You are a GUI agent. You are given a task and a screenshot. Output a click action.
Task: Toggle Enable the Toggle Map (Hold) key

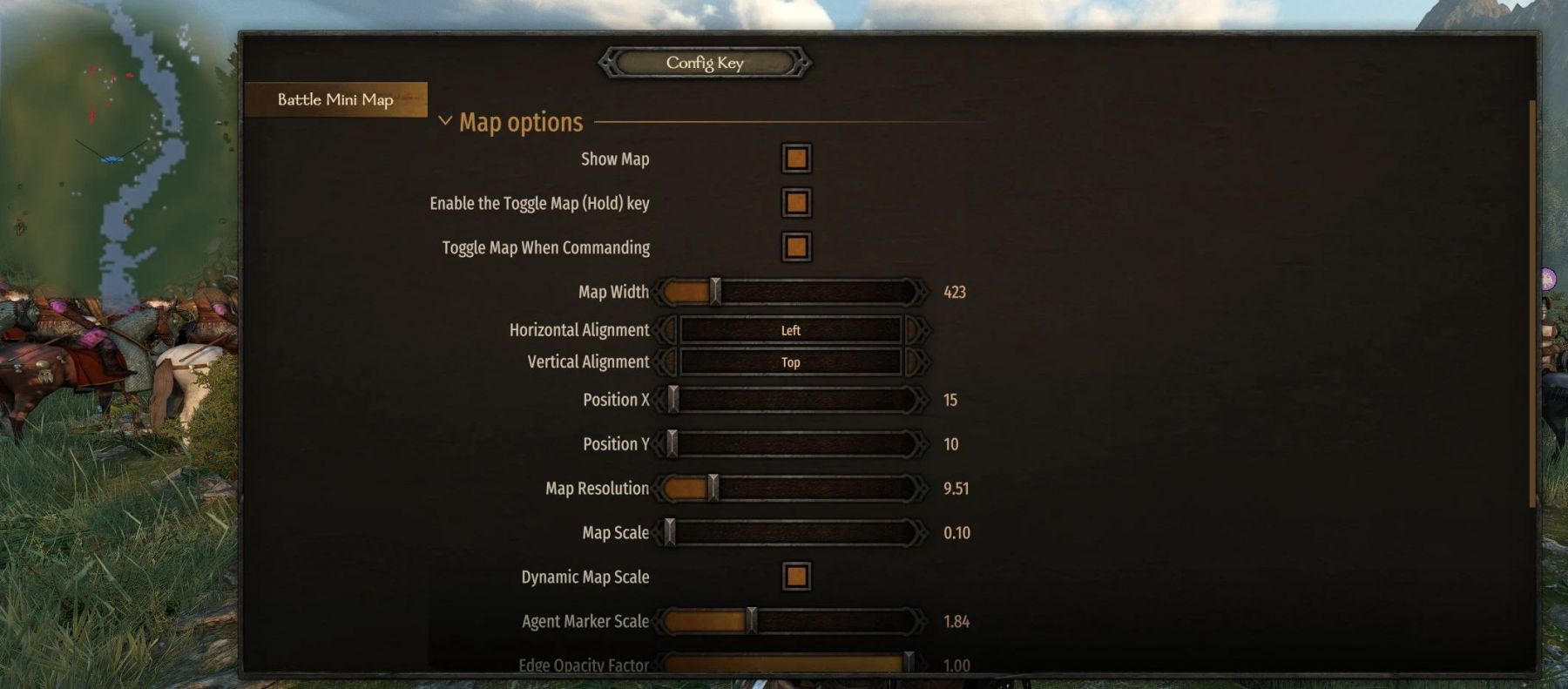point(796,203)
